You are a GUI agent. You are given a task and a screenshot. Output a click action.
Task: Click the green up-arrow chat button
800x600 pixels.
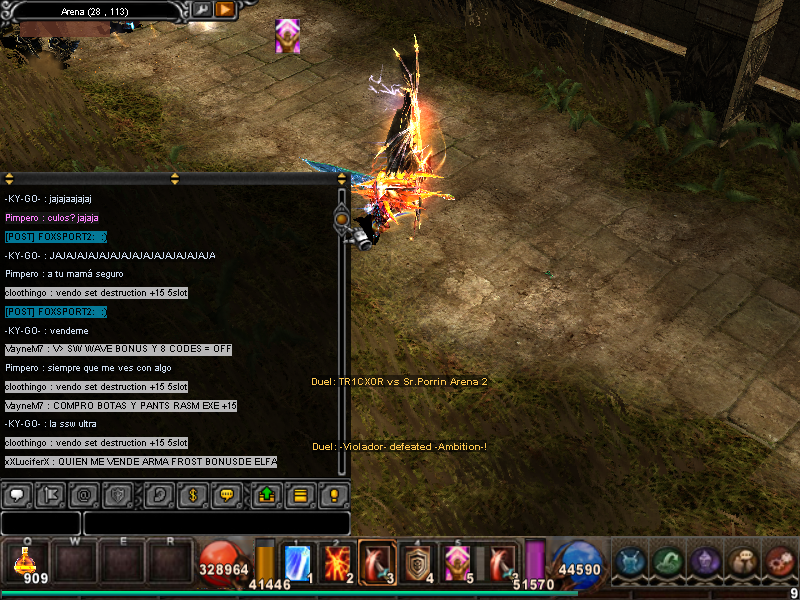pos(266,494)
